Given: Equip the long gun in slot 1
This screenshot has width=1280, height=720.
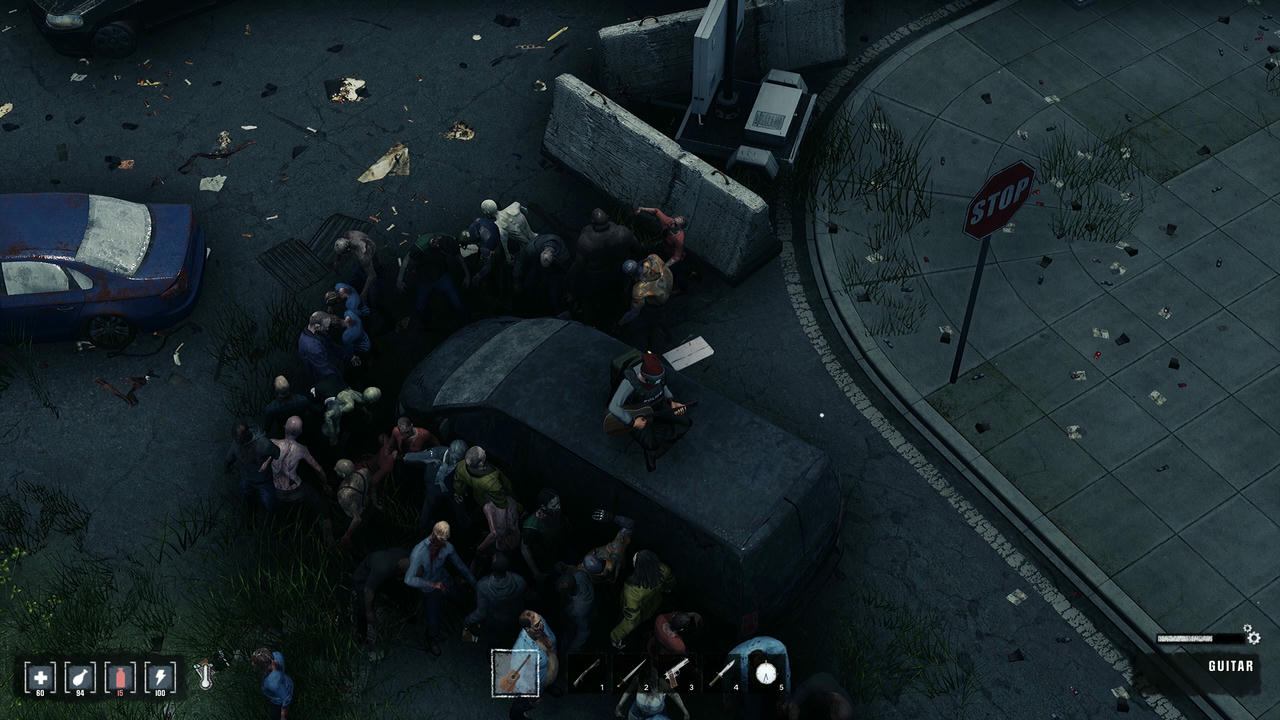Looking at the screenshot, I should pyautogui.click(x=587, y=672).
